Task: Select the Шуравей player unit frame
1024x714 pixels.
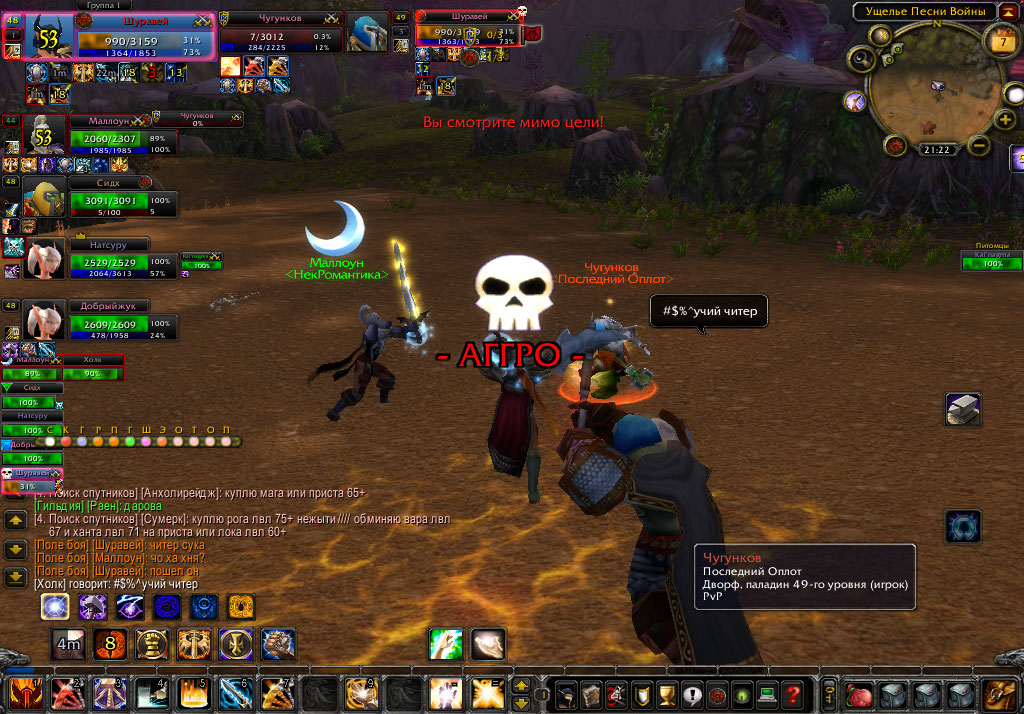Action: coord(143,38)
